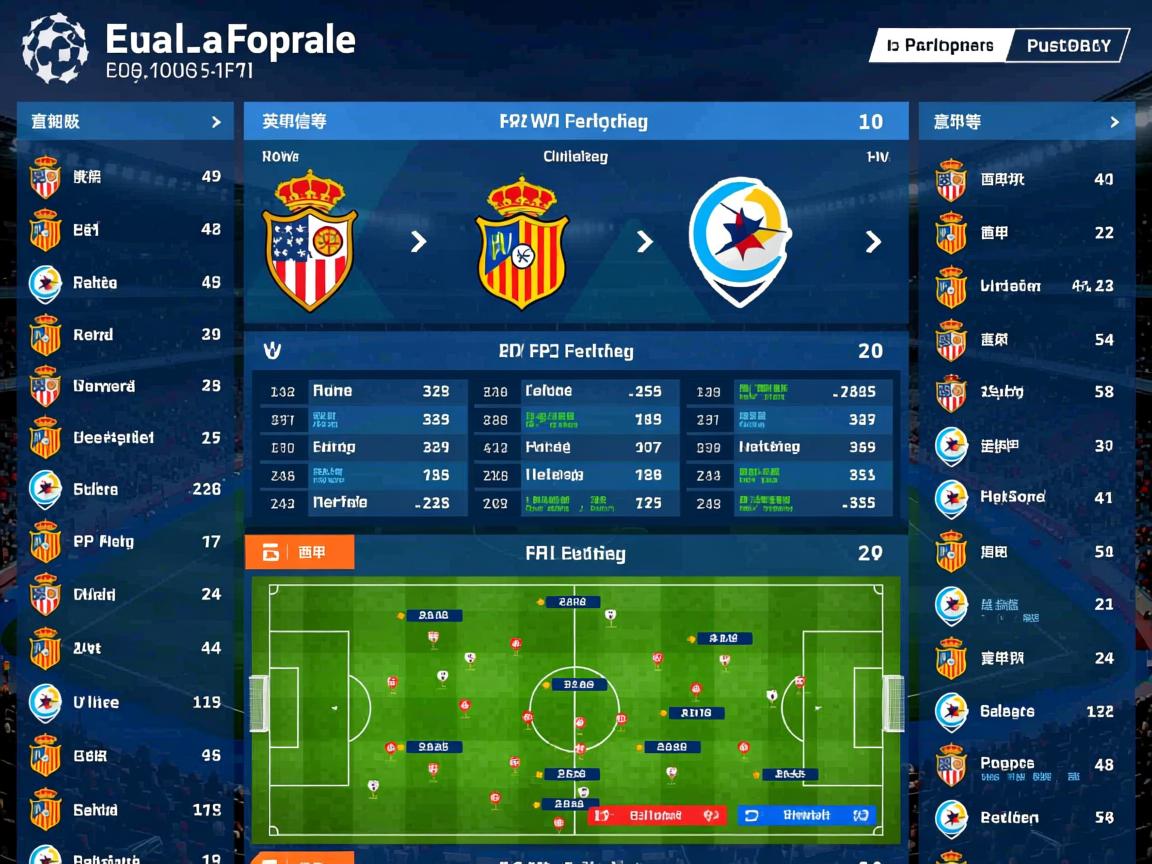Choose the U'lice row scoring 119
The height and width of the screenshot is (864, 1152).
point(125,702)
